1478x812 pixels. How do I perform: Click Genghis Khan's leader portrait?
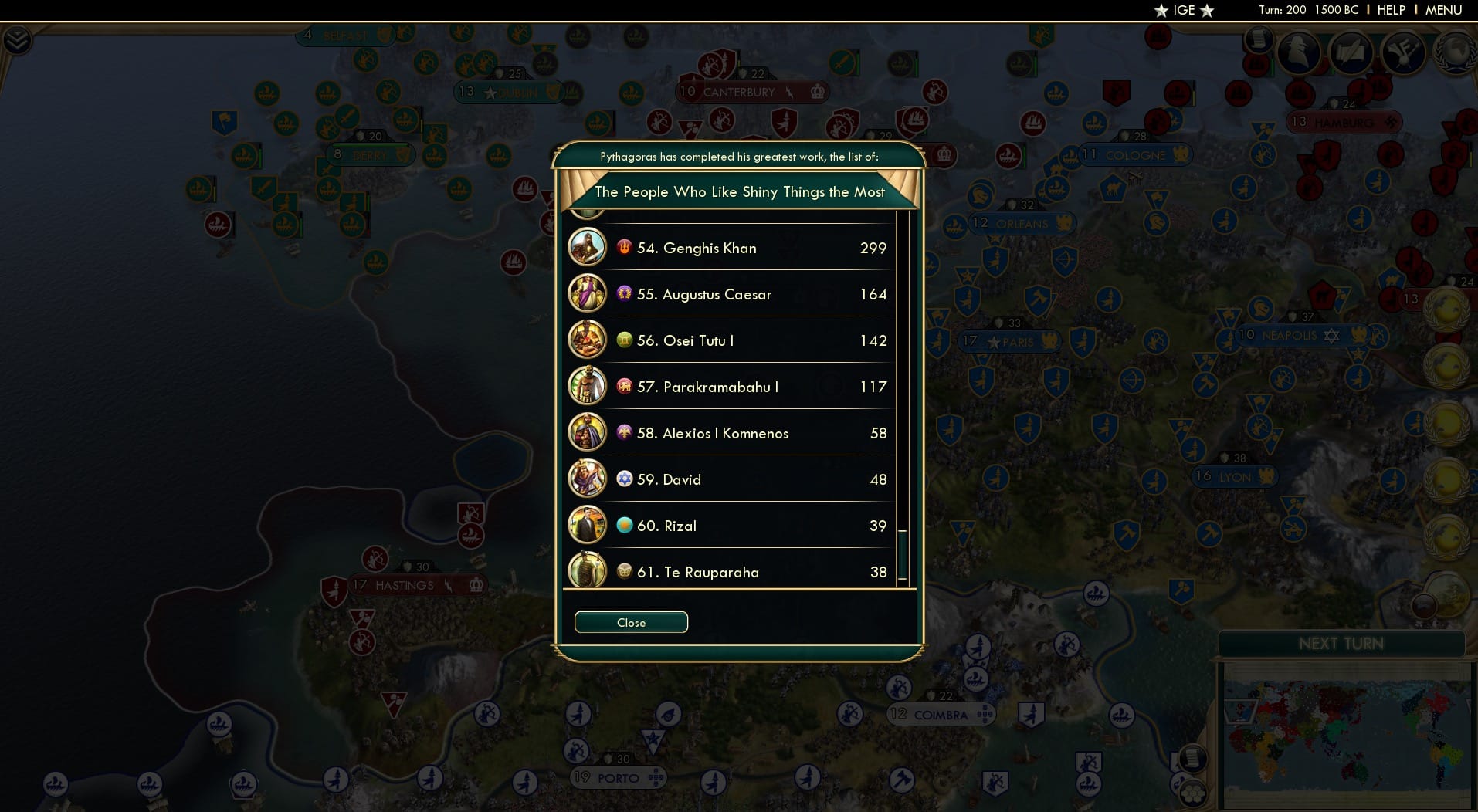[x=588, y=248]
